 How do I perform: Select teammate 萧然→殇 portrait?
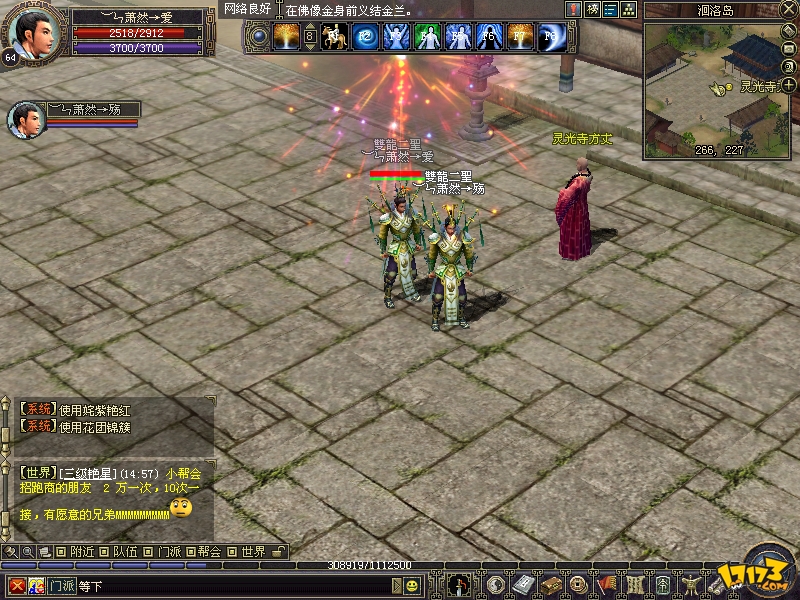[24, 118]
